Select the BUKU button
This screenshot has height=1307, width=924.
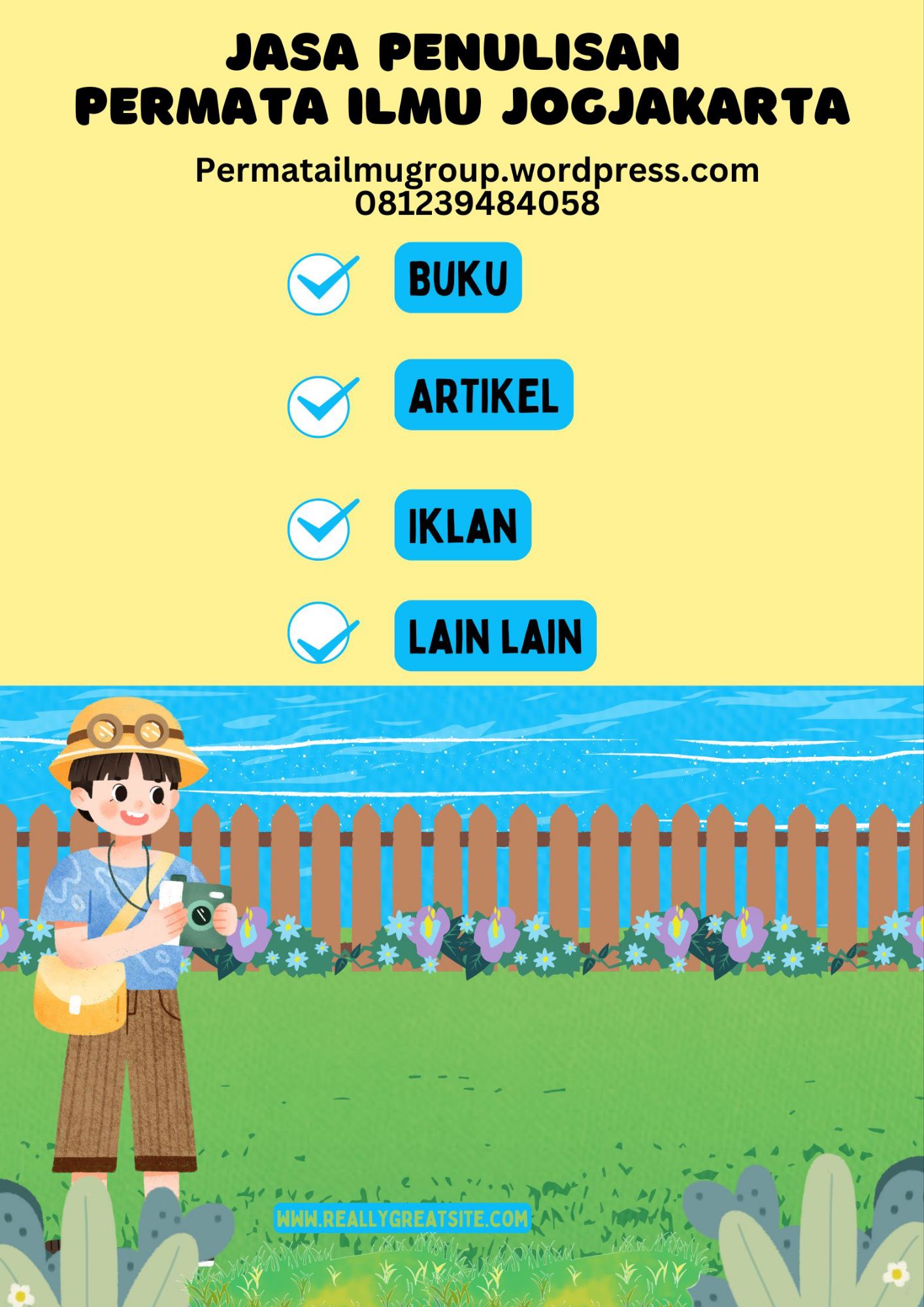457,278
